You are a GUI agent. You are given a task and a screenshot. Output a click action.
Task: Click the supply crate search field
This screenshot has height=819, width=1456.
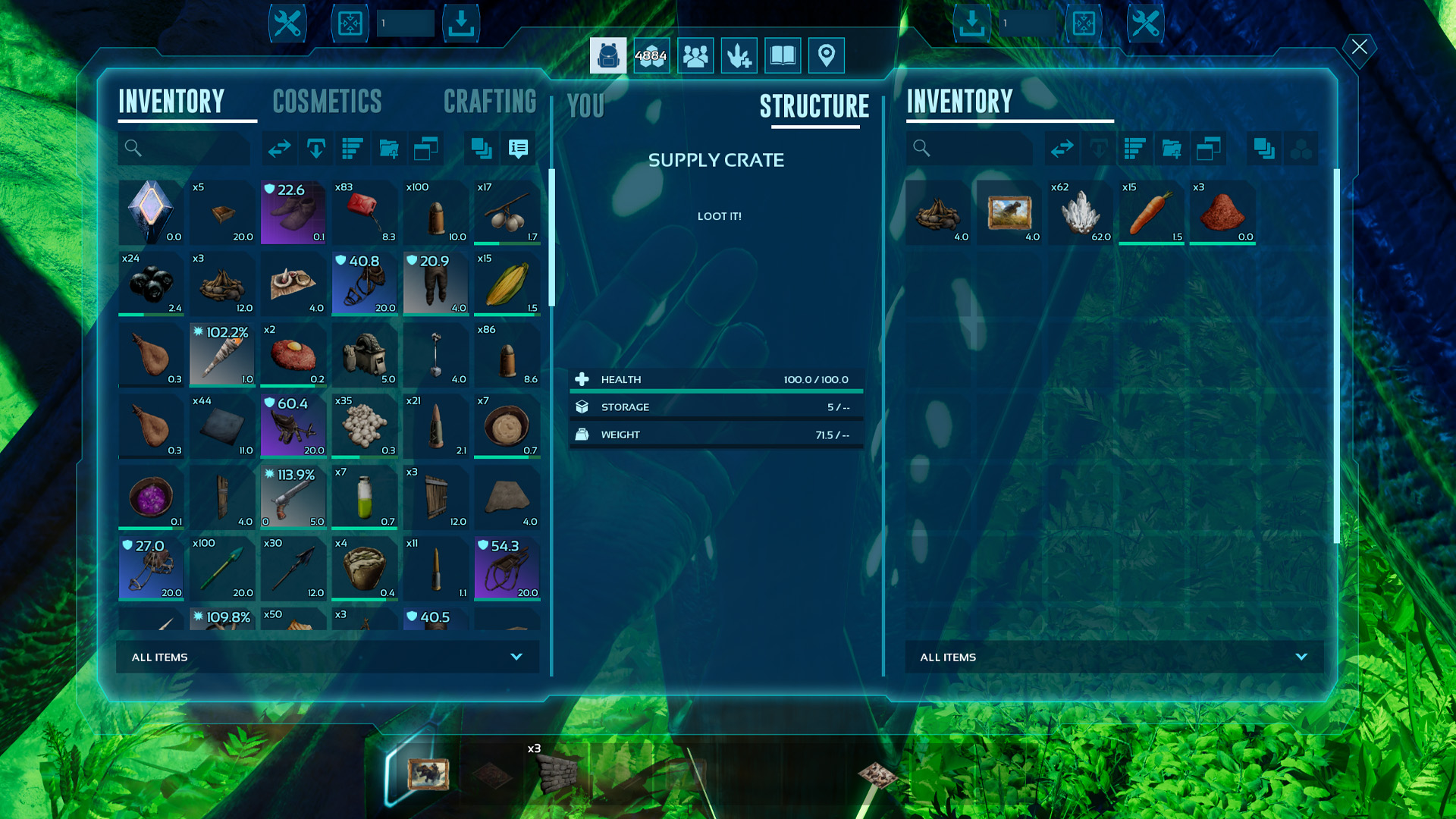click(970, 149)
